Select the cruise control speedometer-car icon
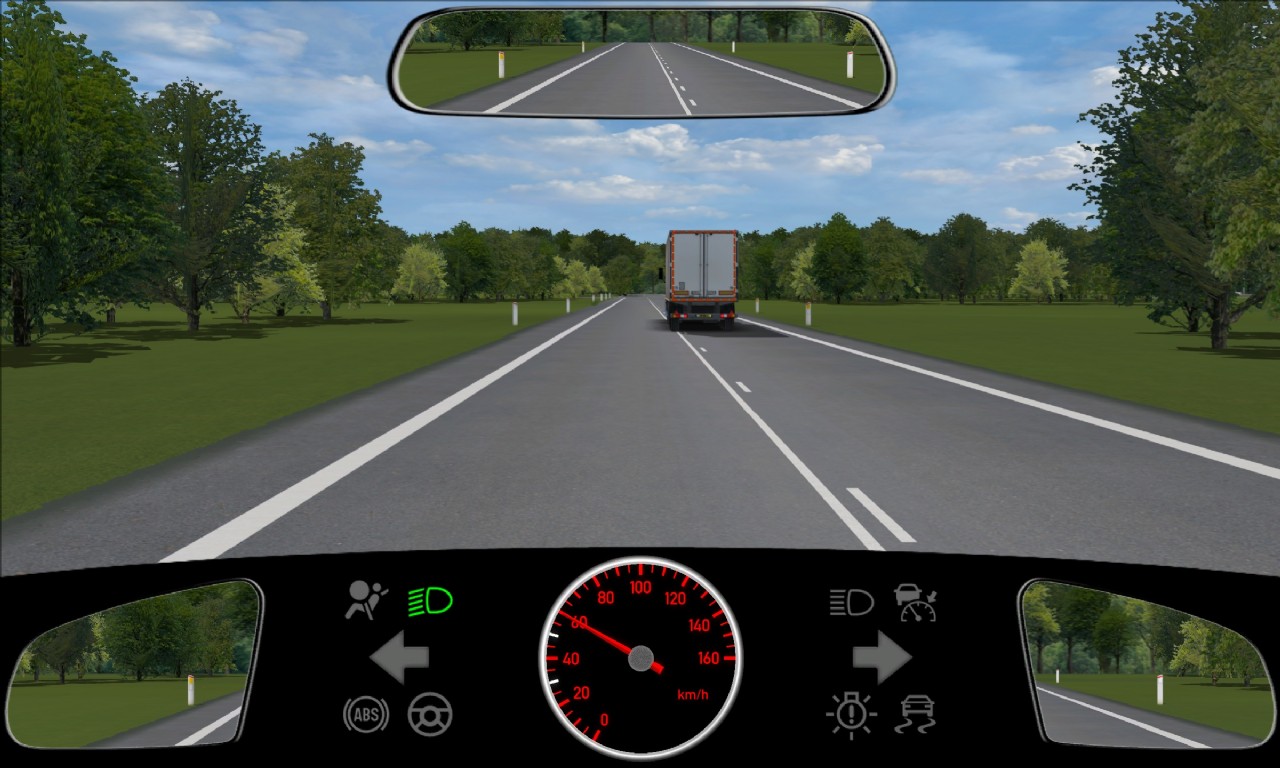Screen dimensions: 1280x768 [x=915, y=602]
